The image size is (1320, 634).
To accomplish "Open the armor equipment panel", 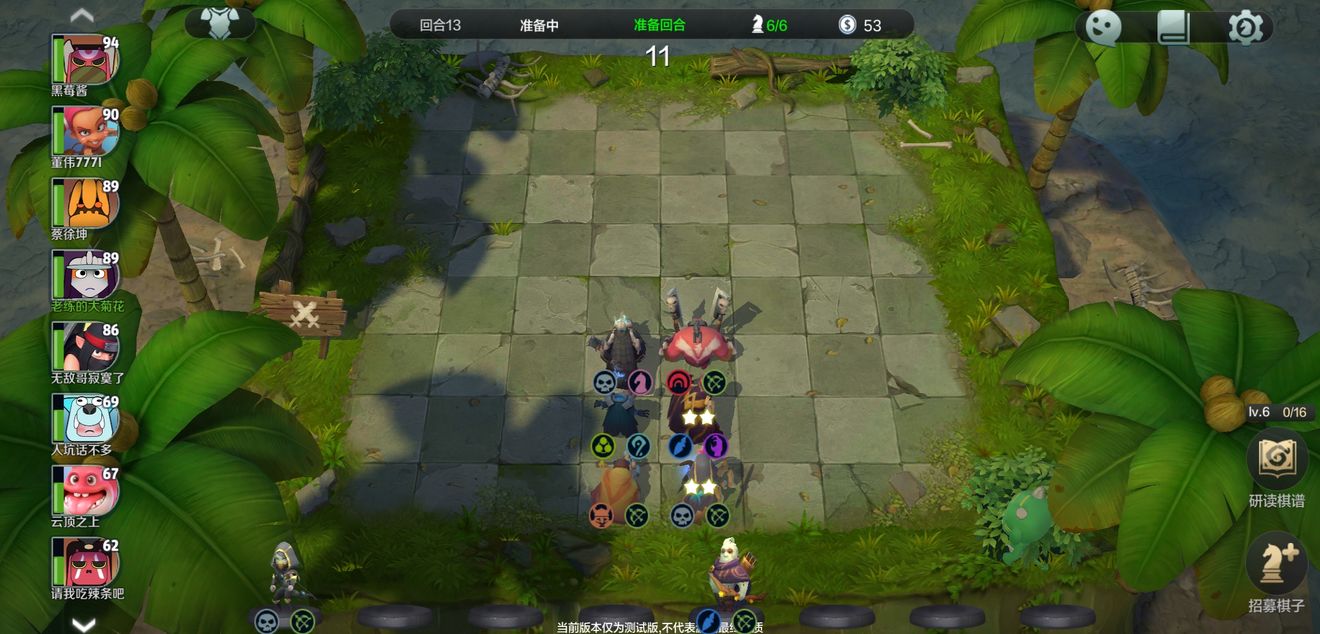I will (219, 22).
